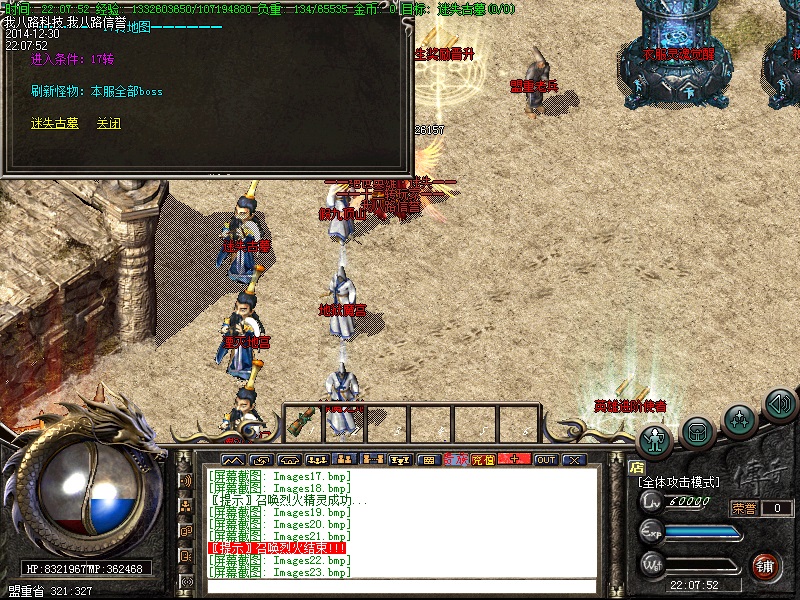800x600 pixels.
Task: Open the bag round button
Action: [x=698, y=431]
